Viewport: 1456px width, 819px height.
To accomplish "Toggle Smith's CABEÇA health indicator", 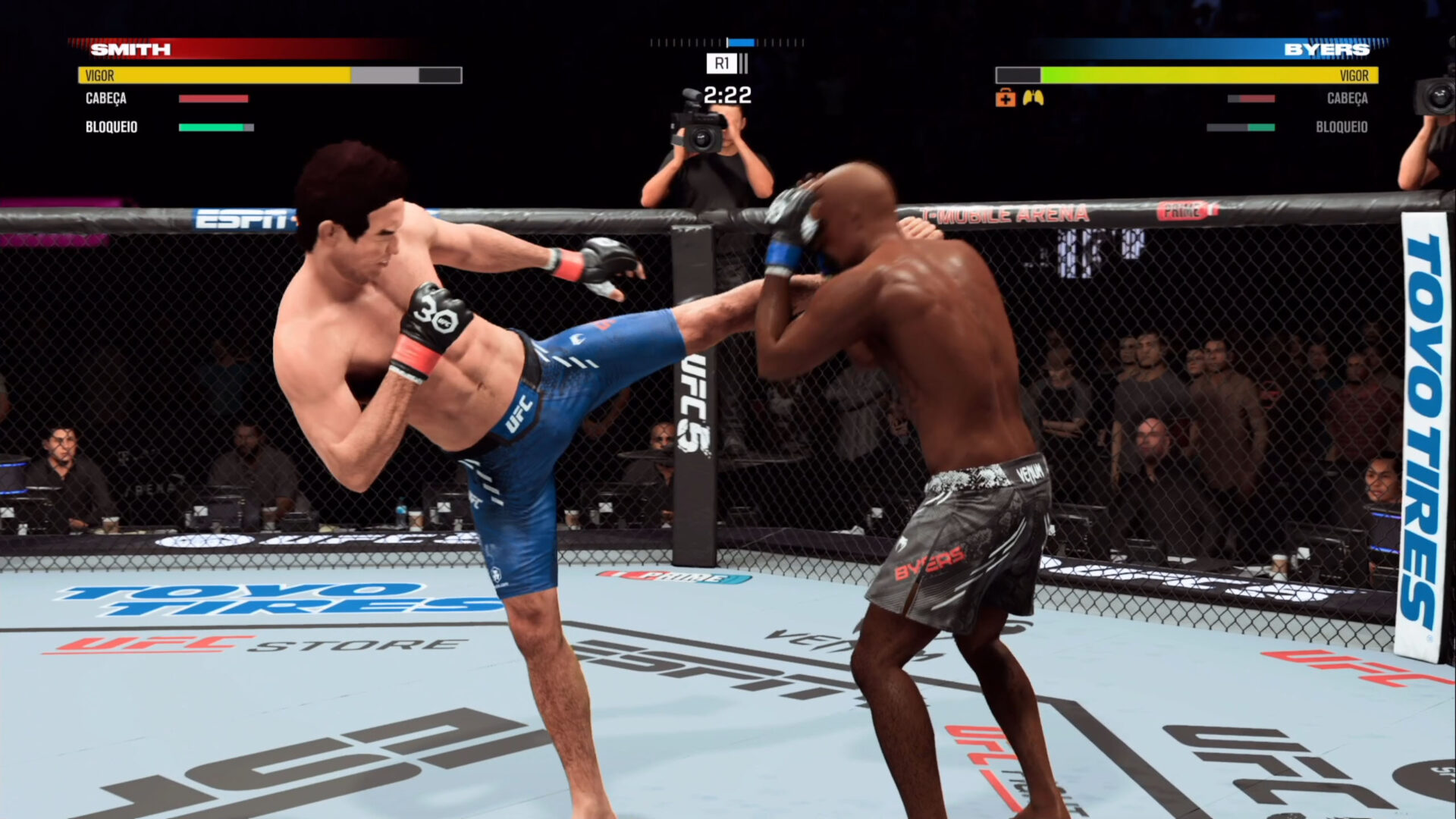I will tap(212, 99).
